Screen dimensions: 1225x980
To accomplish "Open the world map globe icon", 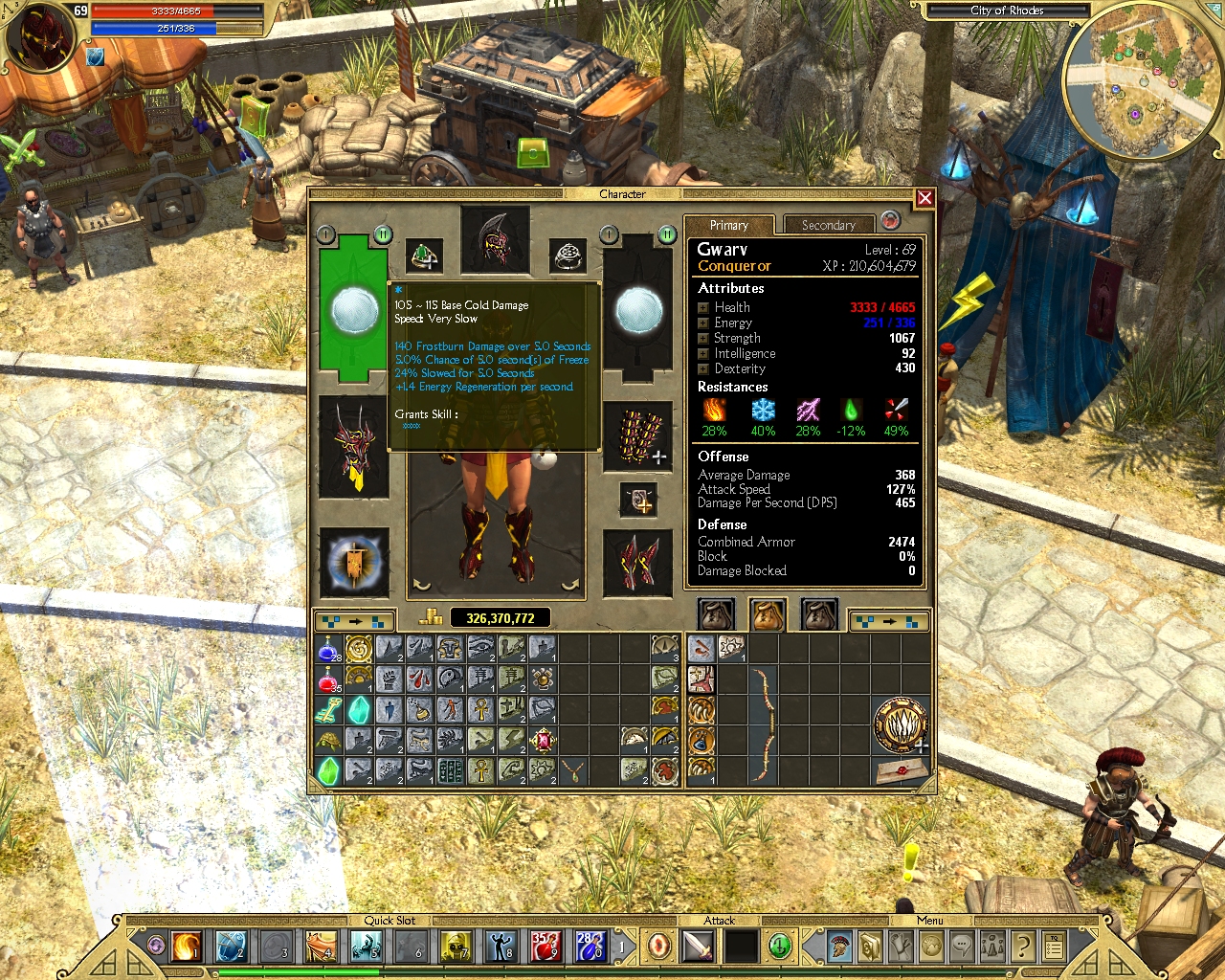I will (x=930, y=946).
